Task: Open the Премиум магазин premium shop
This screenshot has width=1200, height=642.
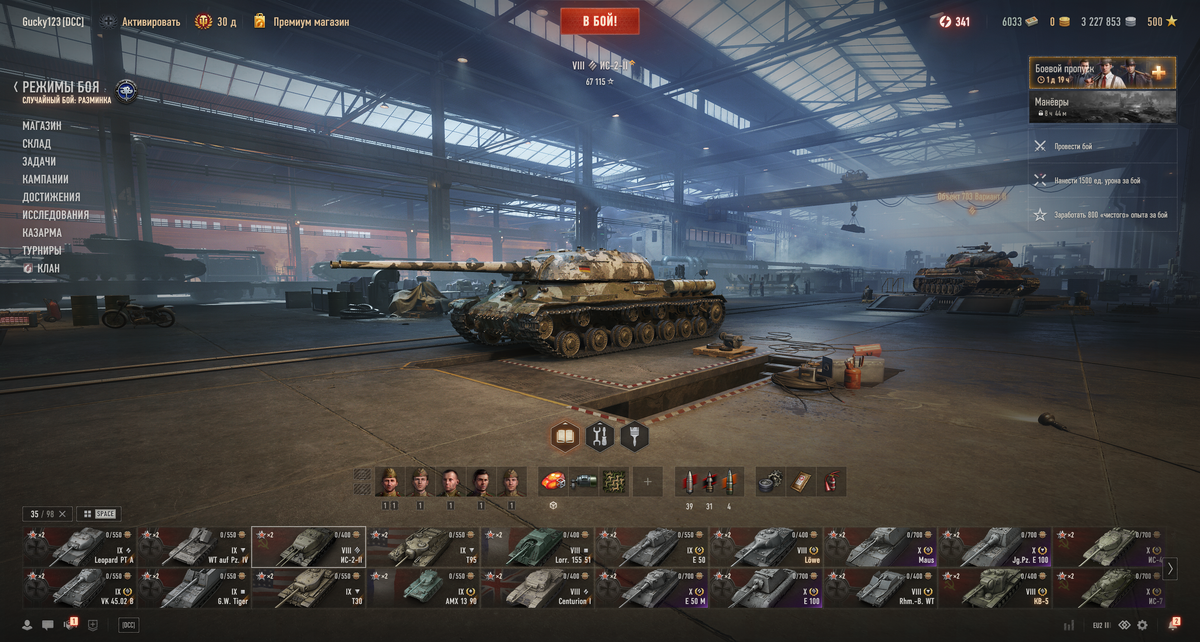Action: point(310,21)
